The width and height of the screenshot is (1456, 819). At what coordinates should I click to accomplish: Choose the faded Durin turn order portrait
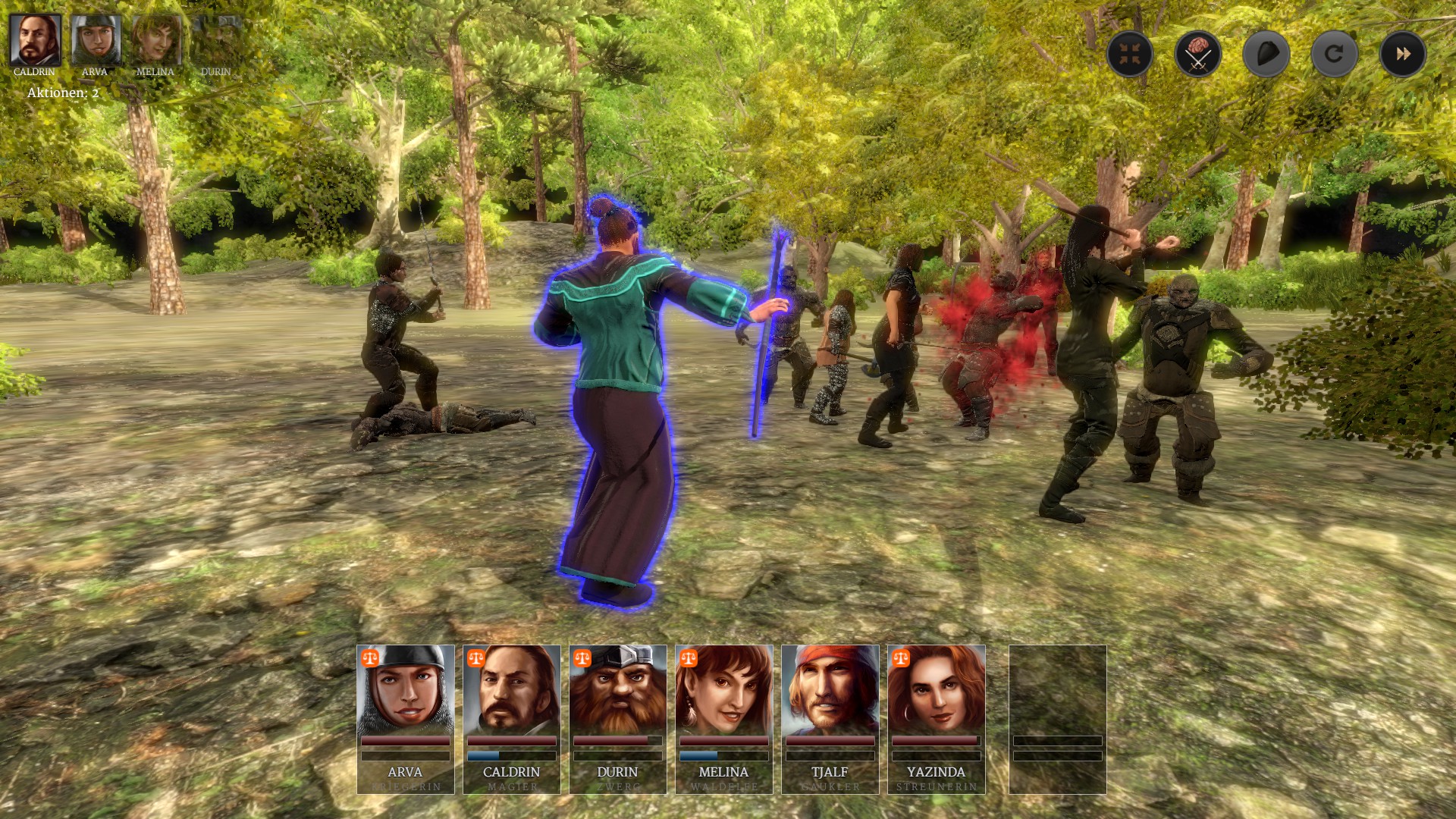216,40
